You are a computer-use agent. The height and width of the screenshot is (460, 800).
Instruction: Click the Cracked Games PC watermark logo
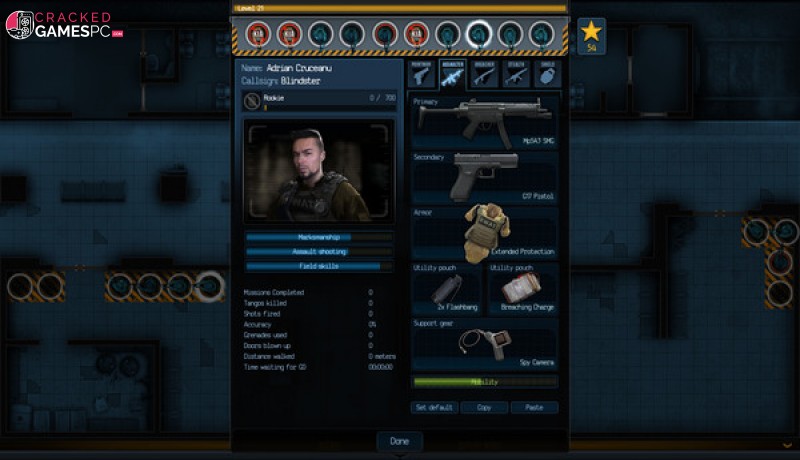tap(65, 24)
